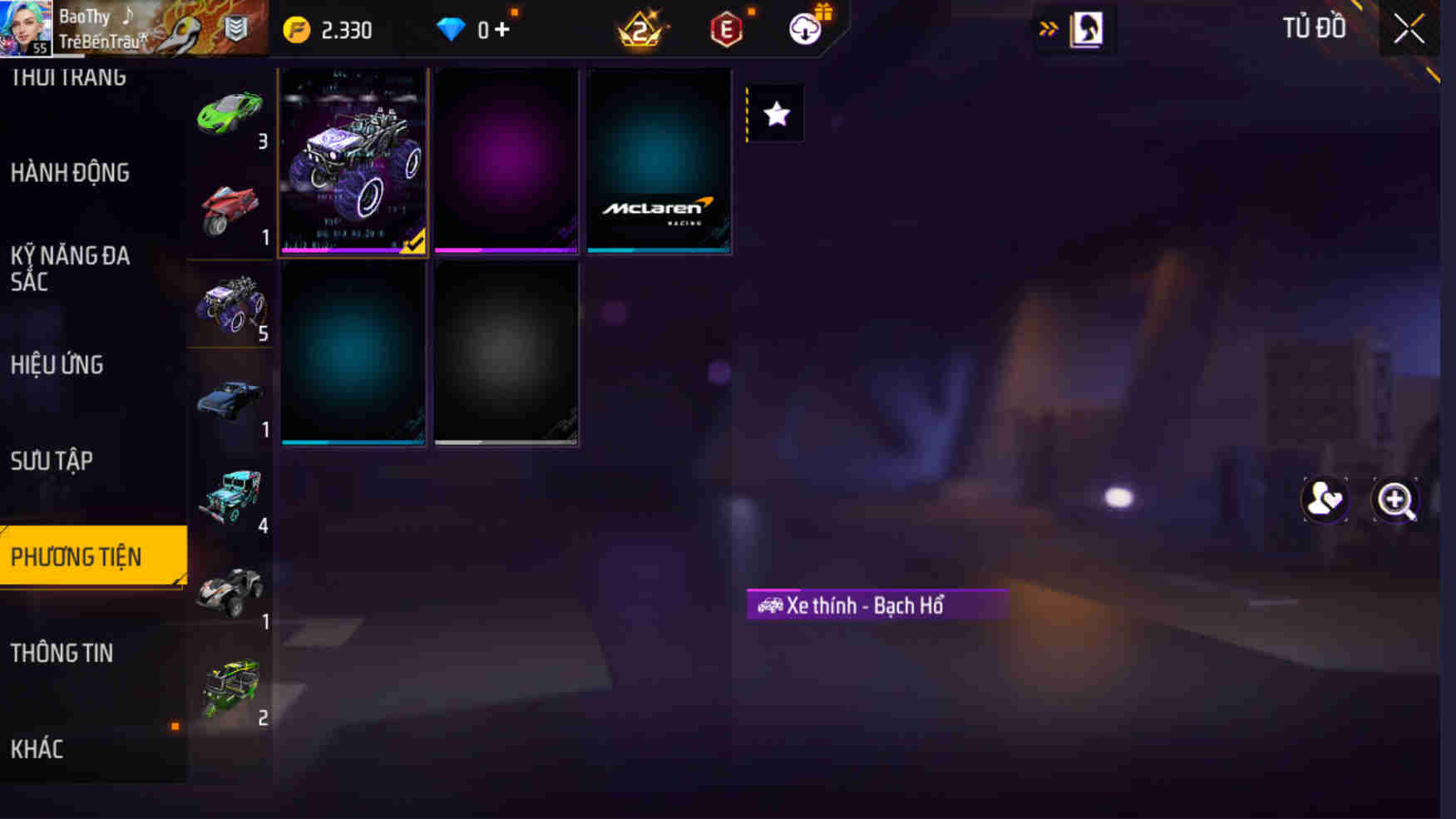Select the magenta glow vehicle card
The height and width of the screenshot is (819, 1456).
[x=506, y=161]
